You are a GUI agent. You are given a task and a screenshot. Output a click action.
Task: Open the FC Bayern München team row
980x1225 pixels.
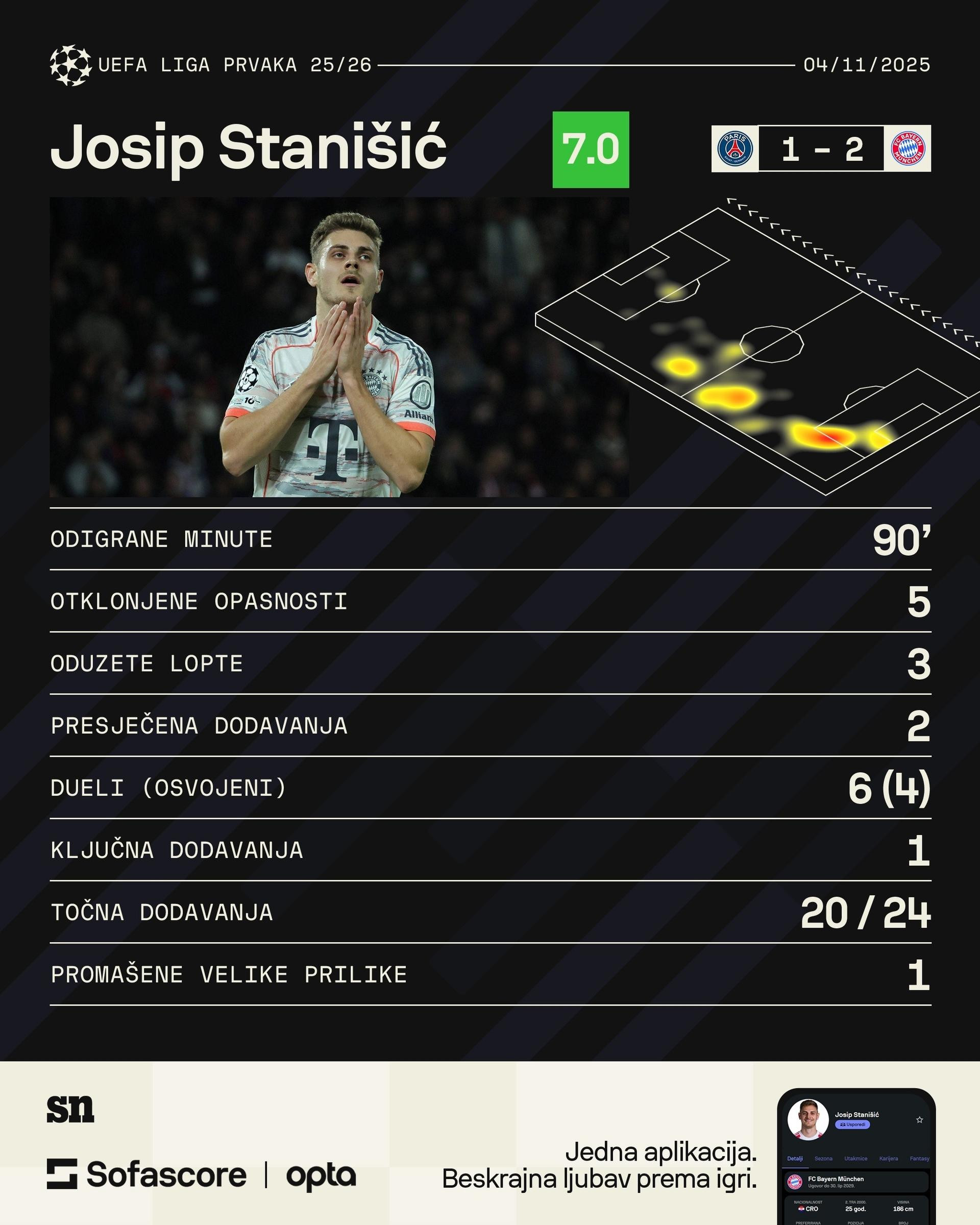(855, 1182)
